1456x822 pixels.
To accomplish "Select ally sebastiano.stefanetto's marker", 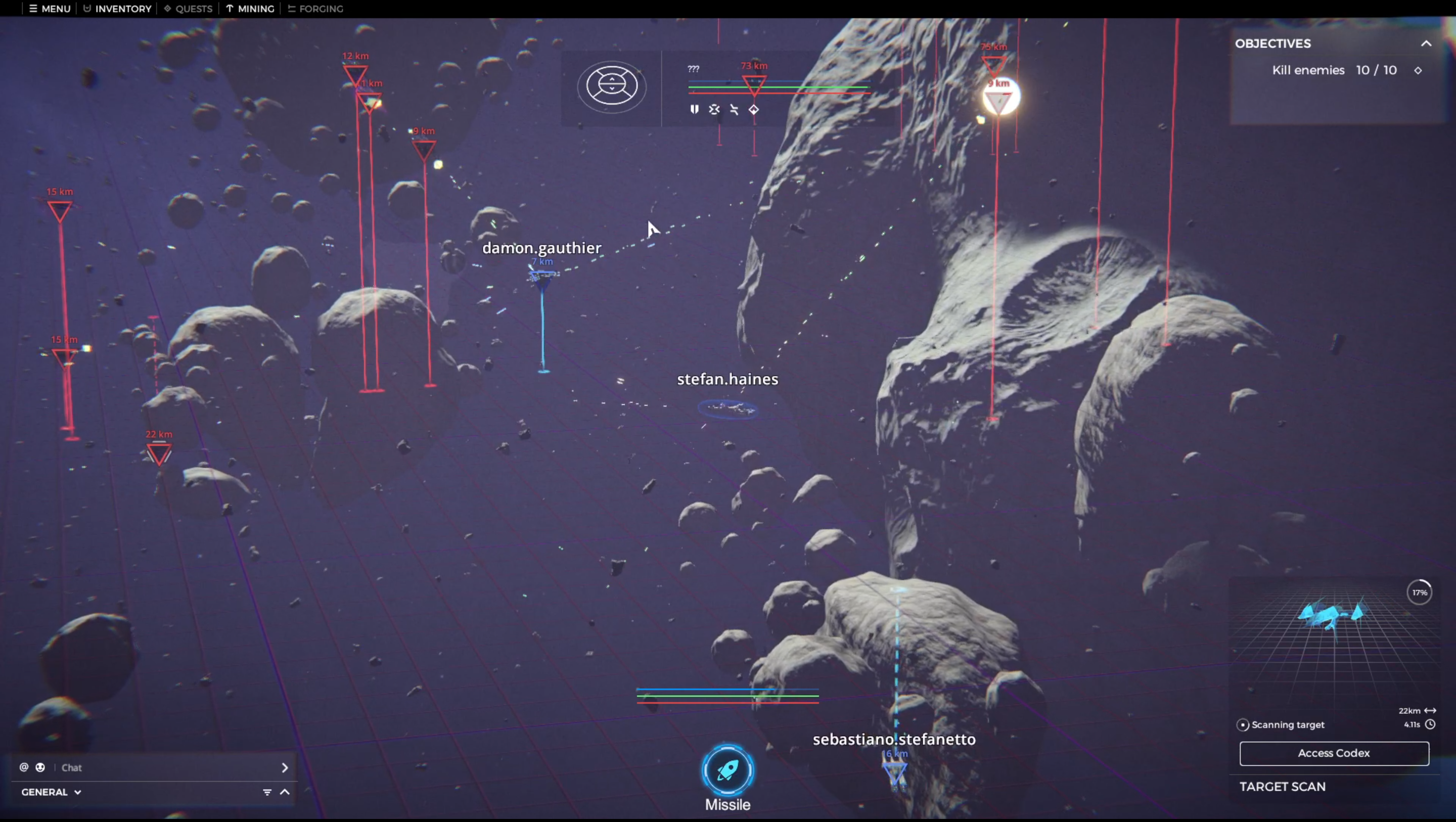I will 895,771.
